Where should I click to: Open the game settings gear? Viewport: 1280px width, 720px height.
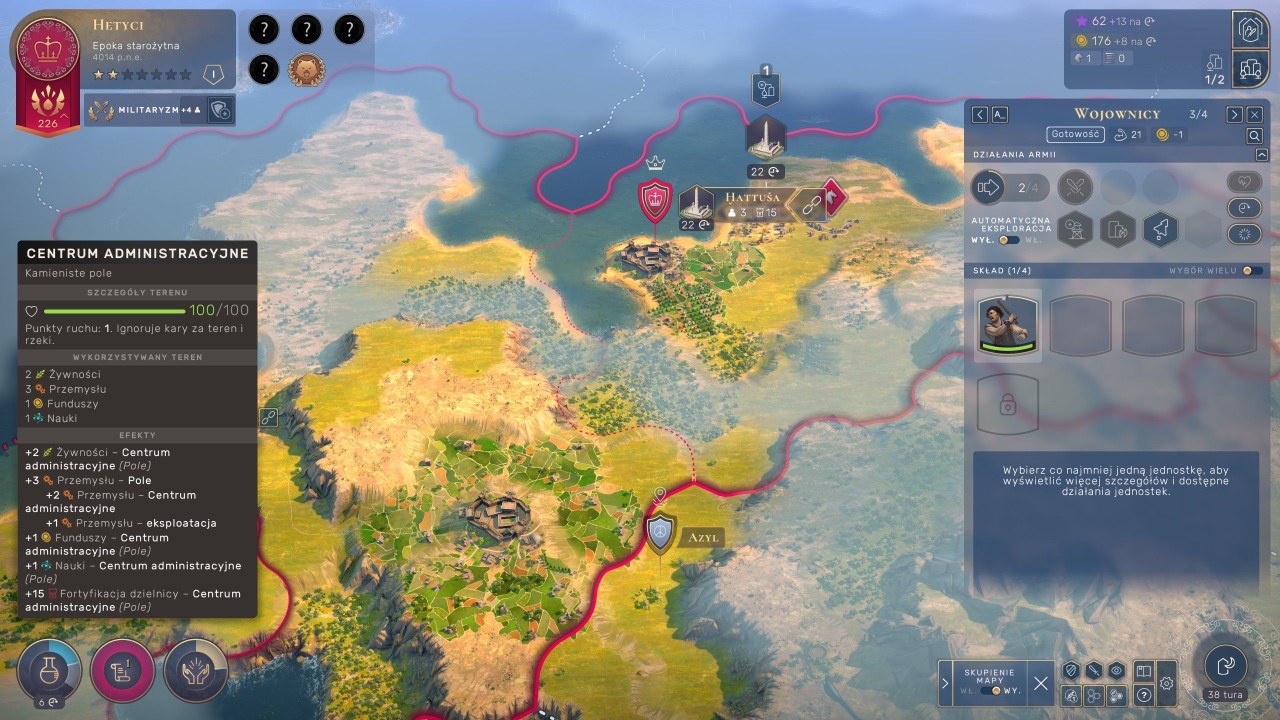1166,684
